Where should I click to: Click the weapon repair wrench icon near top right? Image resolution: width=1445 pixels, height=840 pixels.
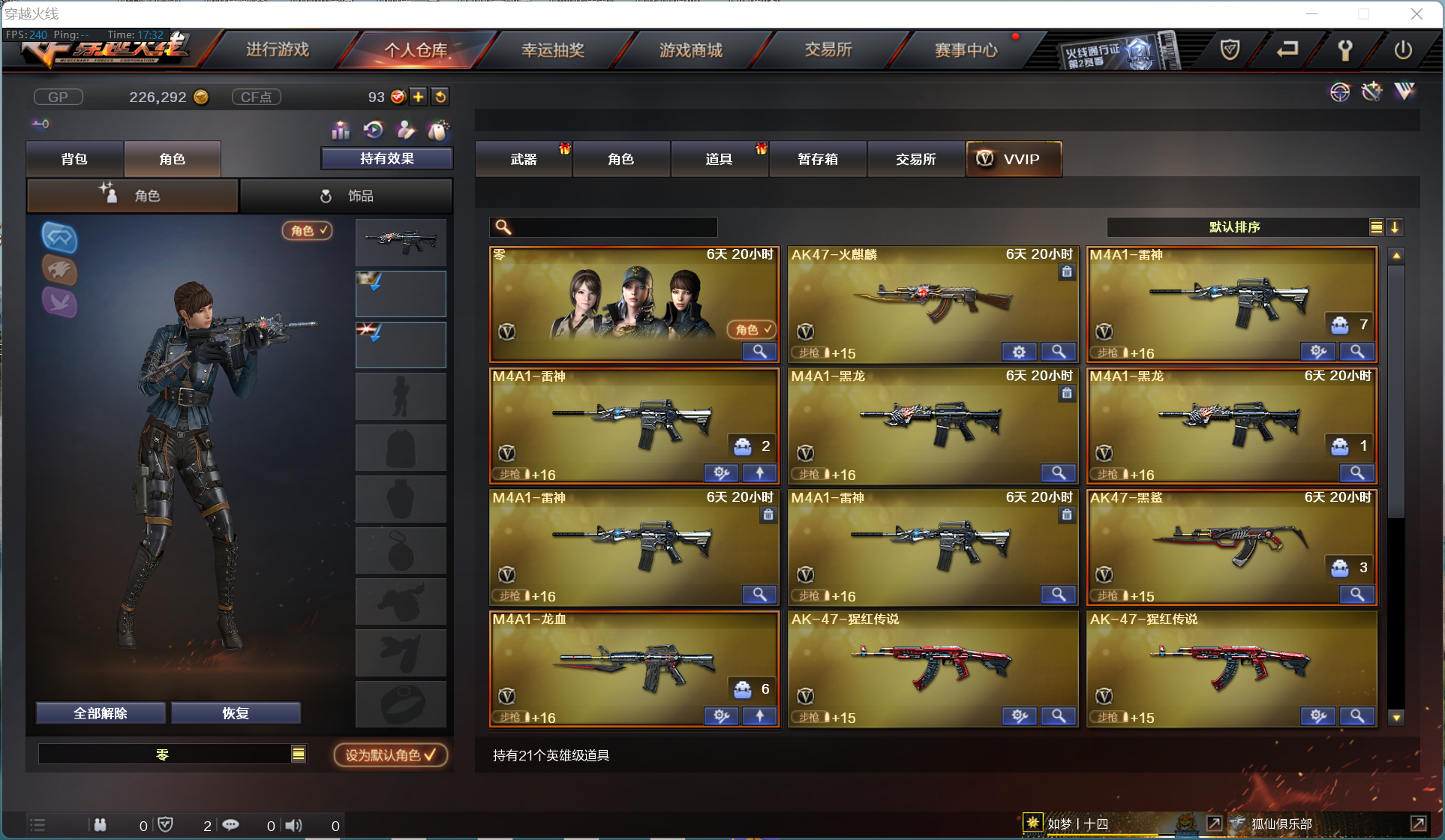pos(1371,91)
